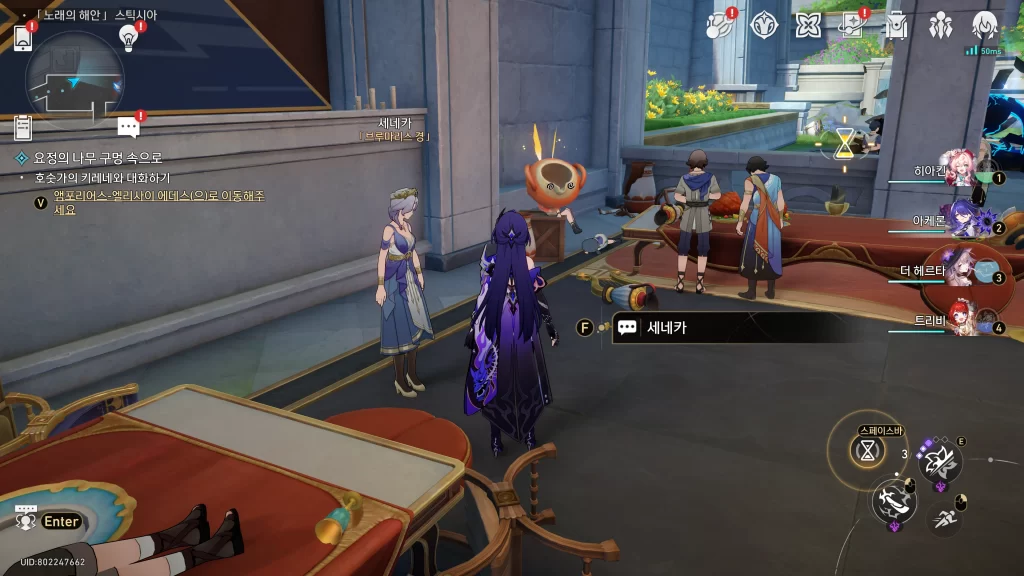Activate the hourglass skill button
This screenshot has width=1024, height=576.
pos(868,450)
